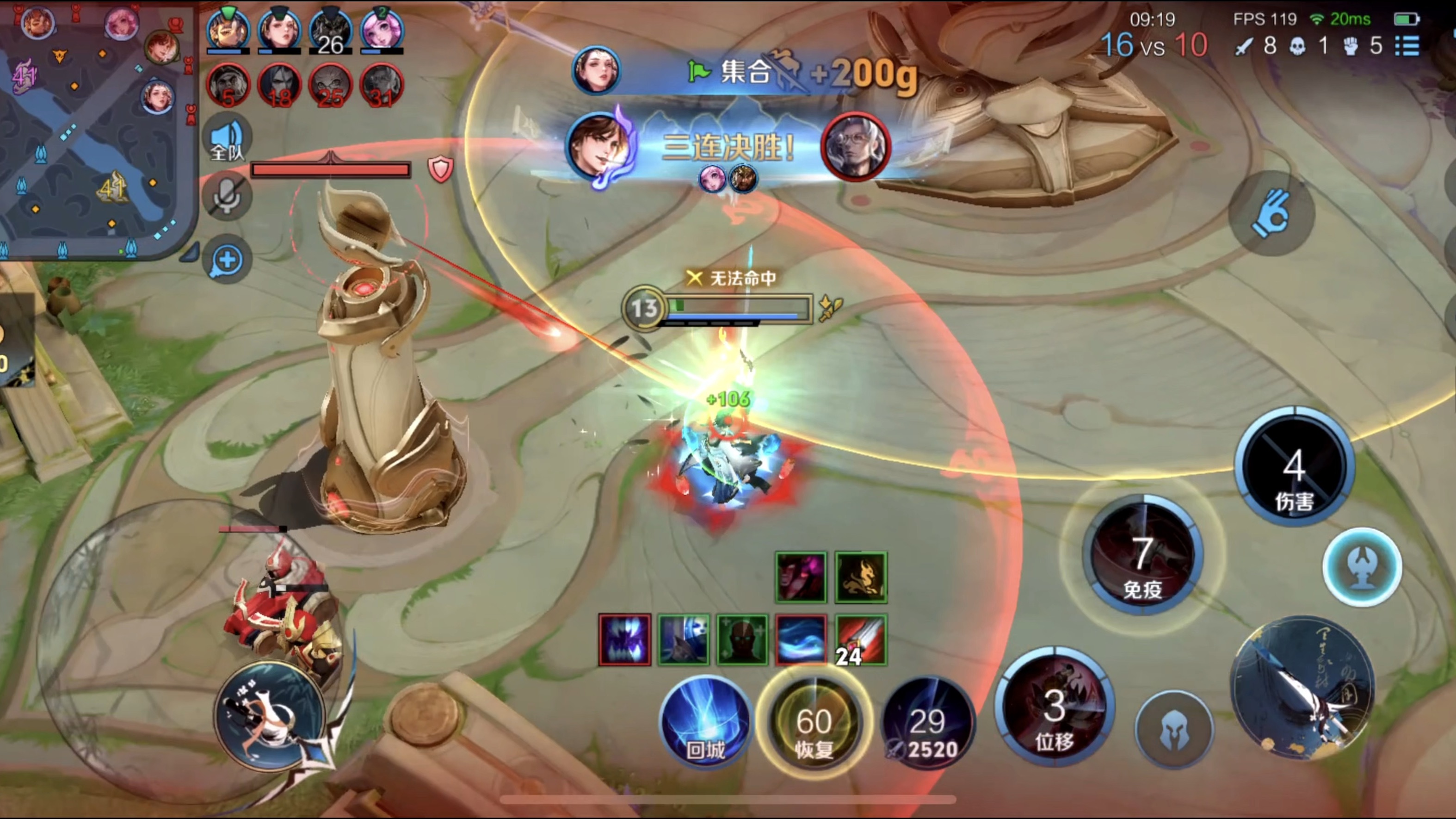Image resolution: width=1456 pixels, height=819 pixels.
Task: Open the scoreboard list icon
Action: (1407, 46)
